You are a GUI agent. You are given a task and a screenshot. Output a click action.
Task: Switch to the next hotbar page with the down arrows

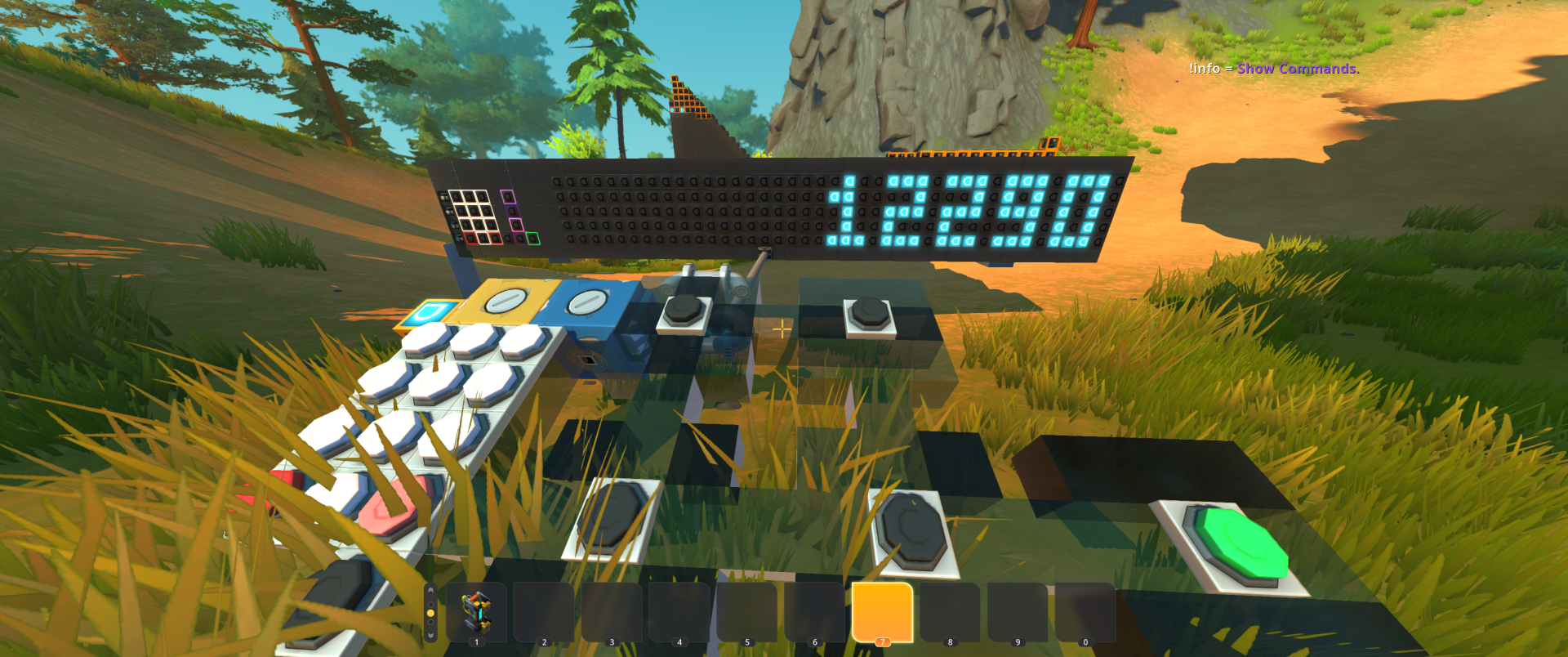(x=430, y=635)
